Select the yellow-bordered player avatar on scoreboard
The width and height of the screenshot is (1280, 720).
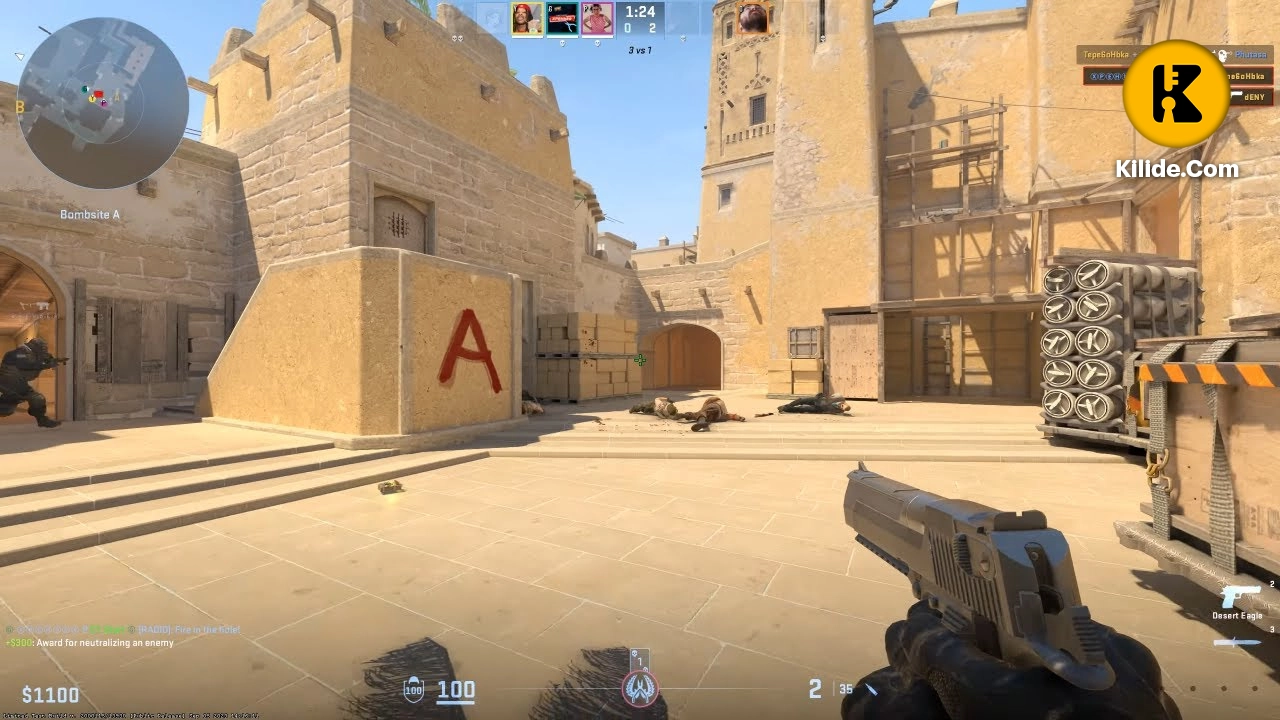[527, 19]
